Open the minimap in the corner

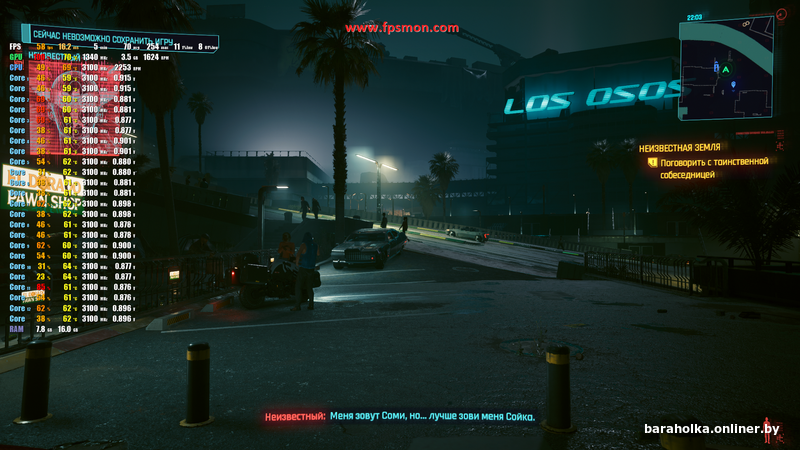point(725,73)
